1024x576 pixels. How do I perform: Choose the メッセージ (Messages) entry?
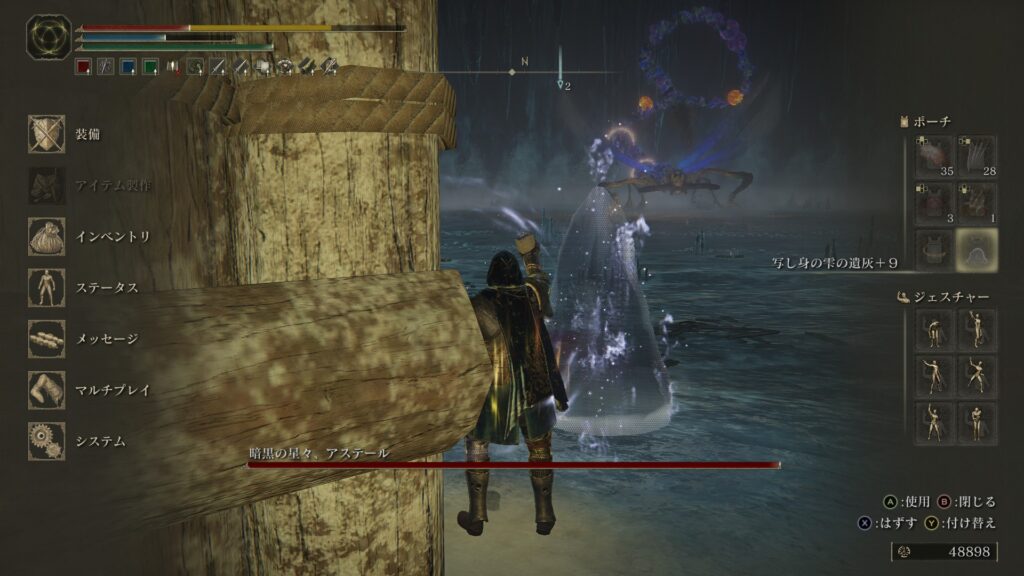click(47, 338)
